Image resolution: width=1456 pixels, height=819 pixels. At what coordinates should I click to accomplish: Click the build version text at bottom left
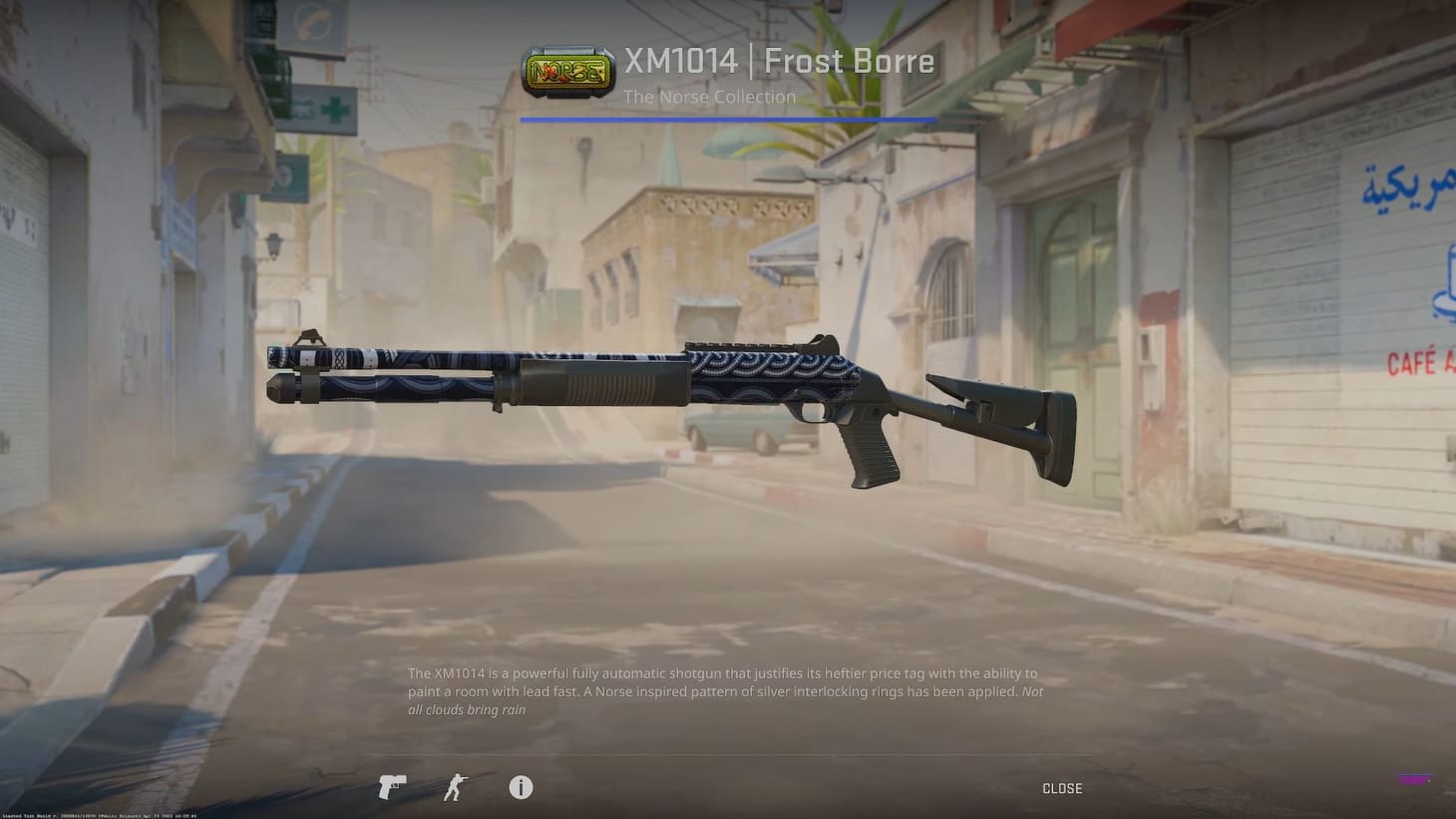point(100,814)
